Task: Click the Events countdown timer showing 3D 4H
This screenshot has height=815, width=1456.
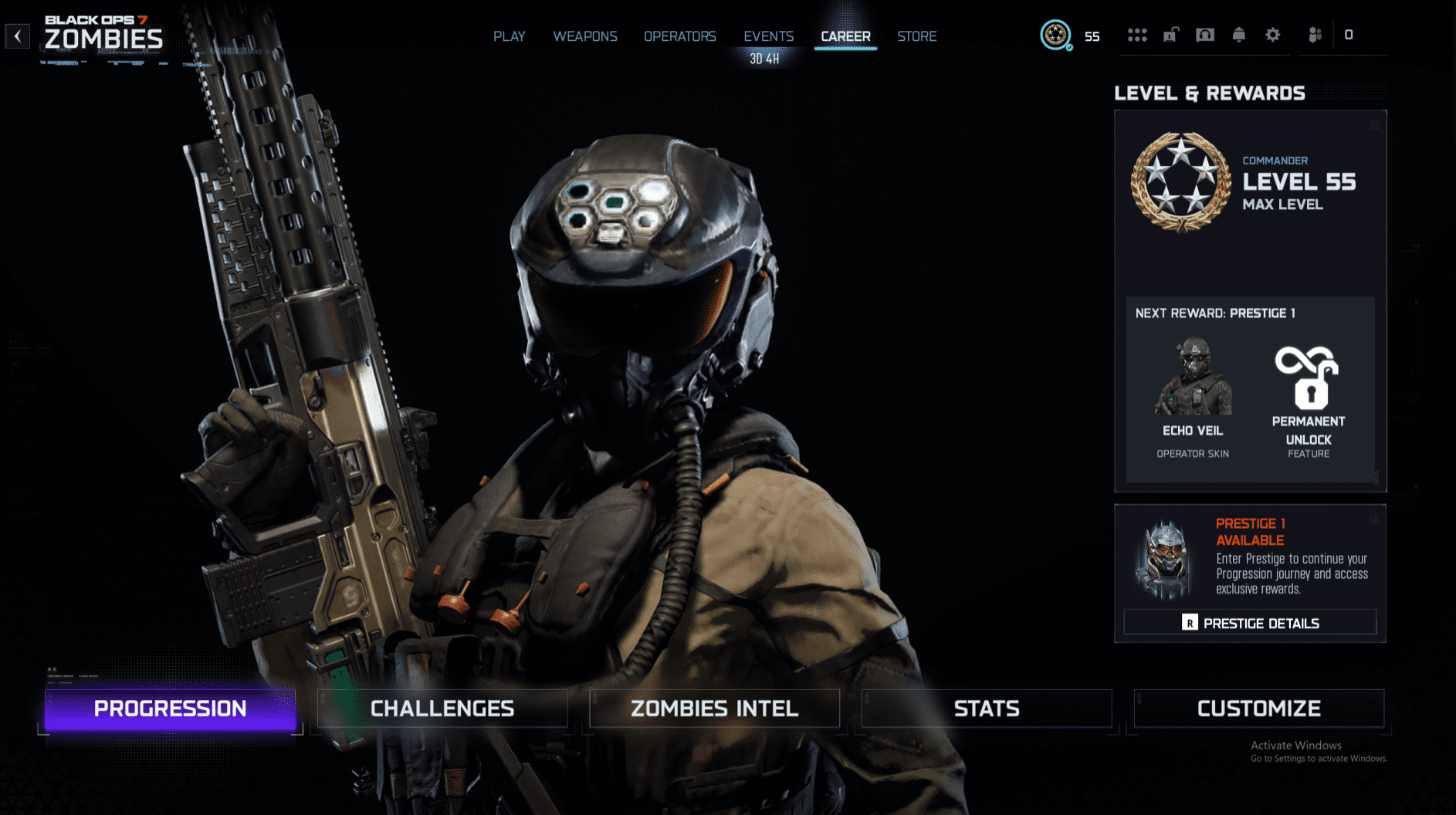Action: click(765, 56)
